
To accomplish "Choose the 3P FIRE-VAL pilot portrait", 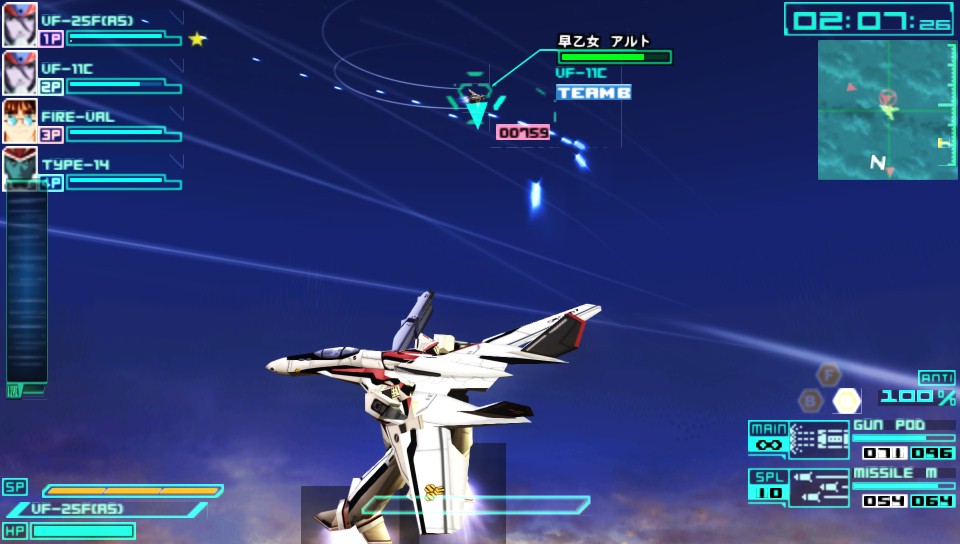I will pyautogui.click(x=19, y=120).
